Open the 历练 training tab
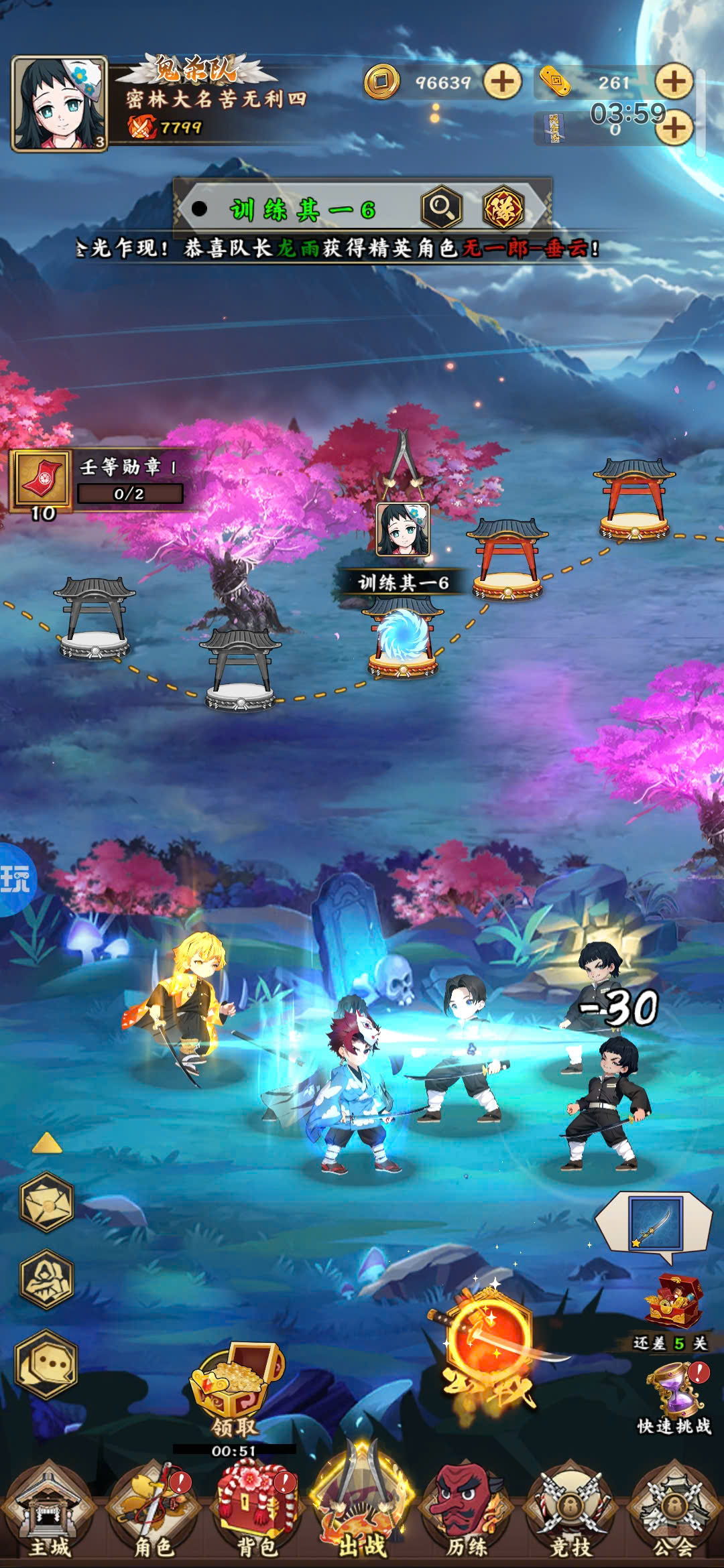Viewport: 724px width, 1568px height. [466, 1514]
